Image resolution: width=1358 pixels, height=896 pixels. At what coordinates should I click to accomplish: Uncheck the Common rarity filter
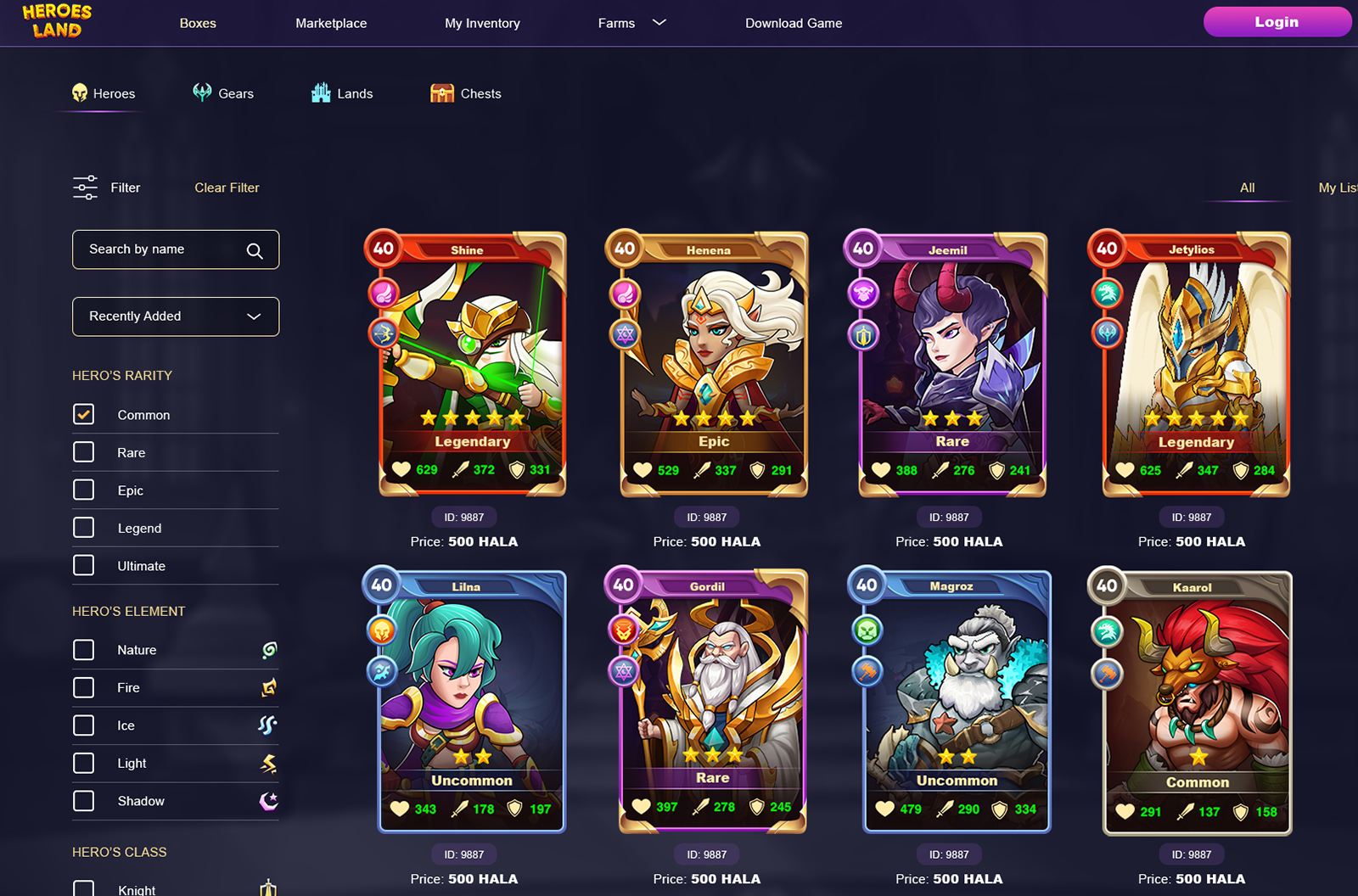[83, 414]
